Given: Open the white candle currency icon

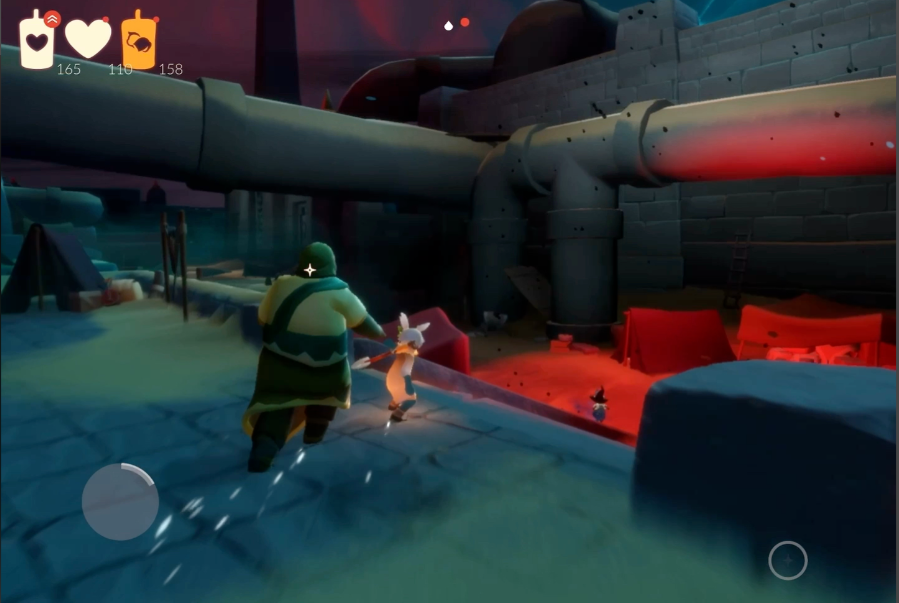Looking at the screenshot, I should point(37,40).
